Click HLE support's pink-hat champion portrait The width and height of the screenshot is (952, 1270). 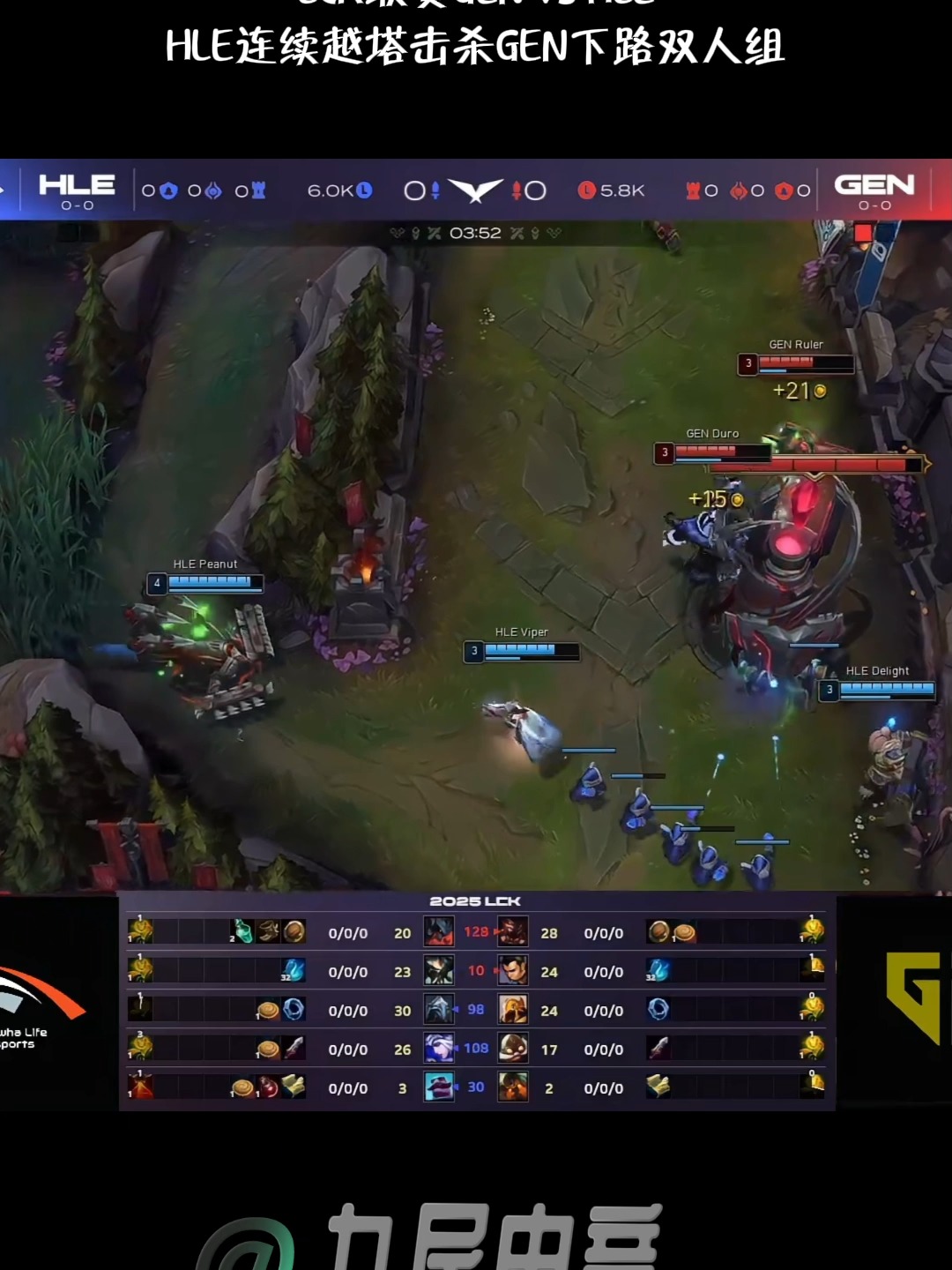[x=439, y=1087]
